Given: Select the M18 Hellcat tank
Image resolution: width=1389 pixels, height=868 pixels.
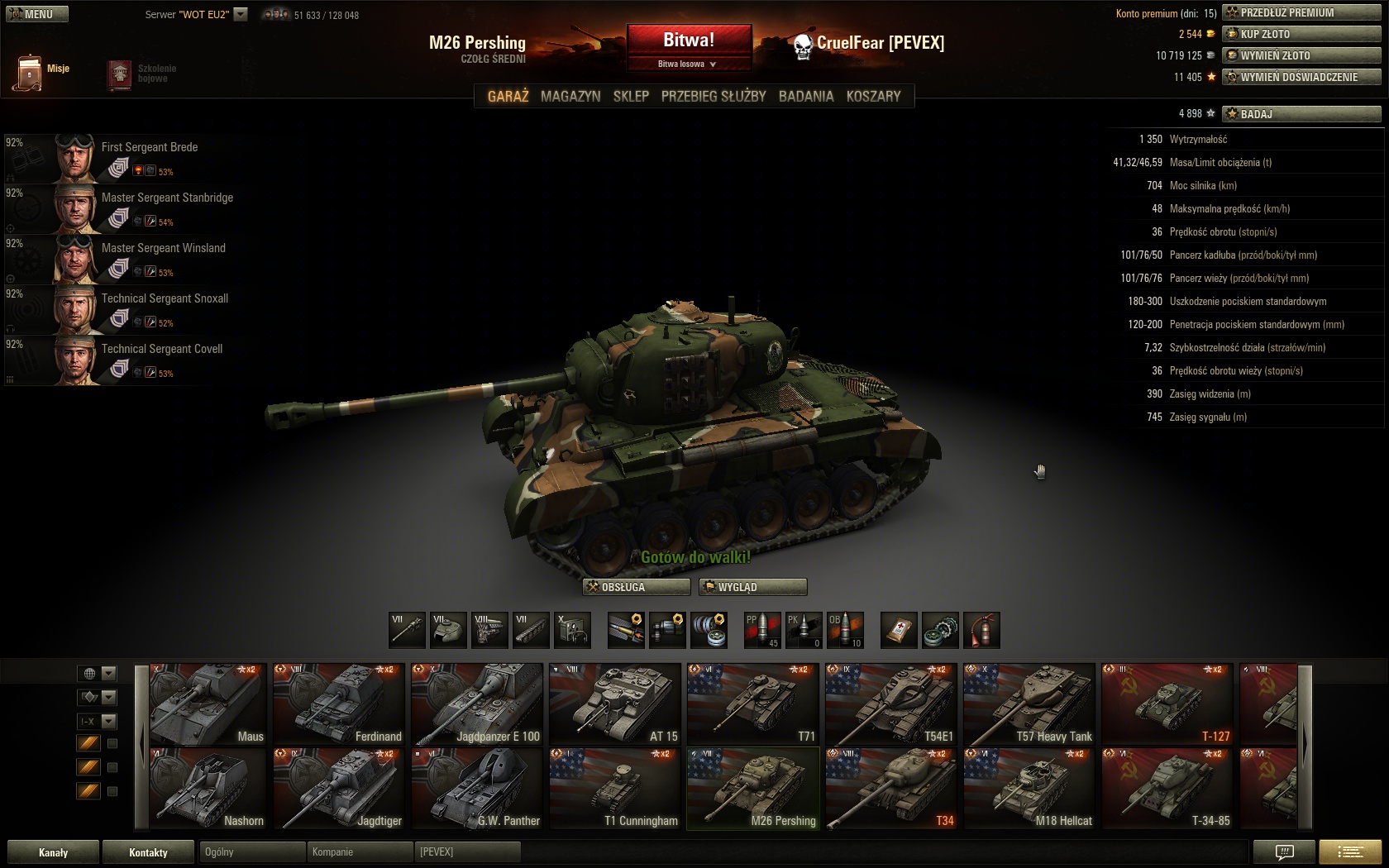Looking at the screenshot, I should (x=1029, y=789).
